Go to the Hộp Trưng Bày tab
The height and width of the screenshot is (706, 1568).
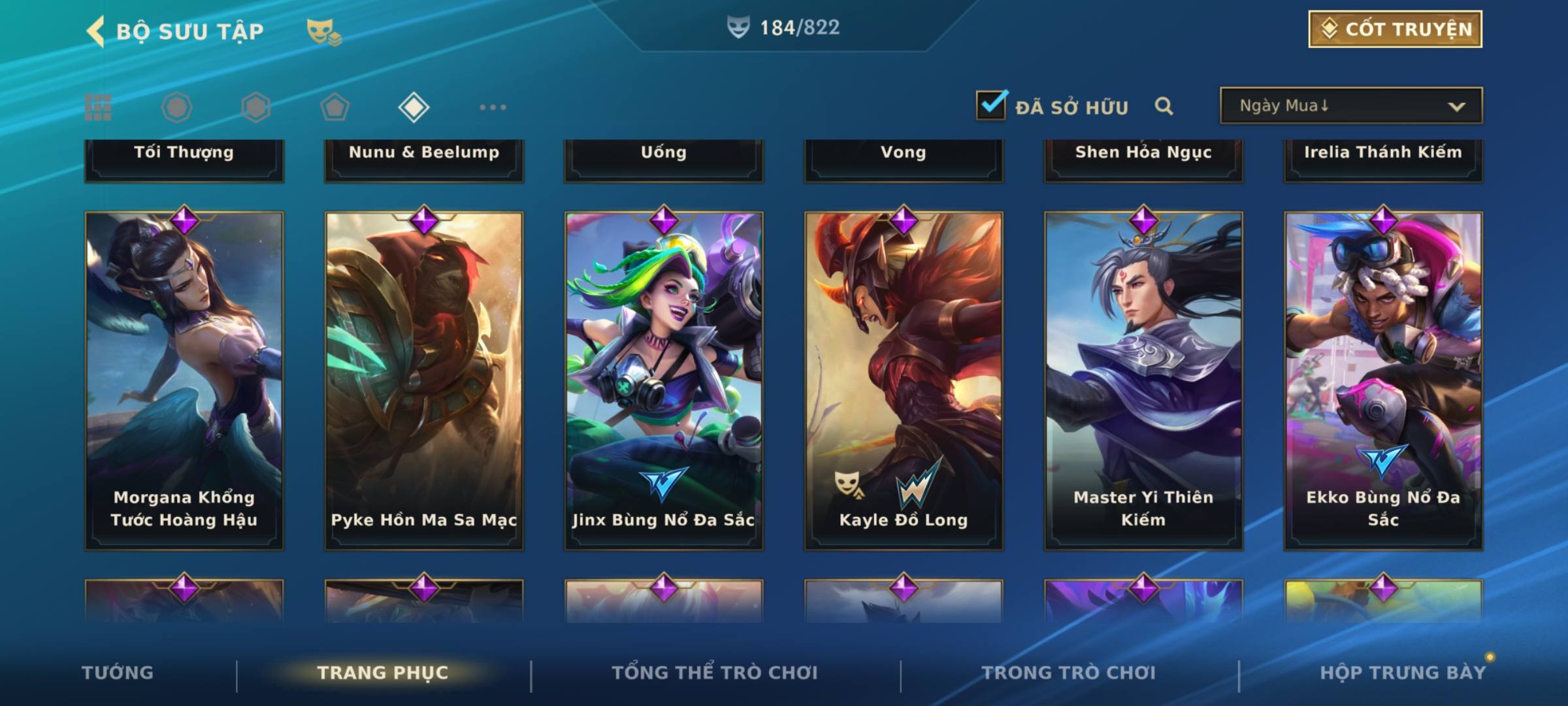1403,673
